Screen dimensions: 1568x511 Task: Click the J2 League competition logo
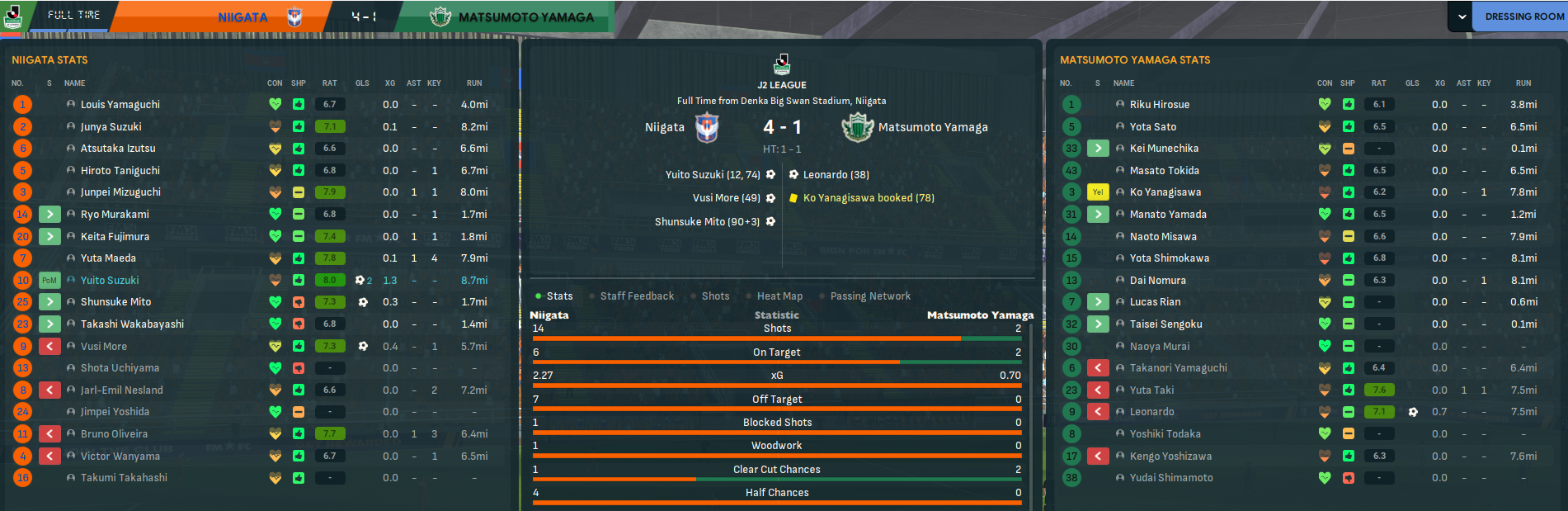(782, 64)
